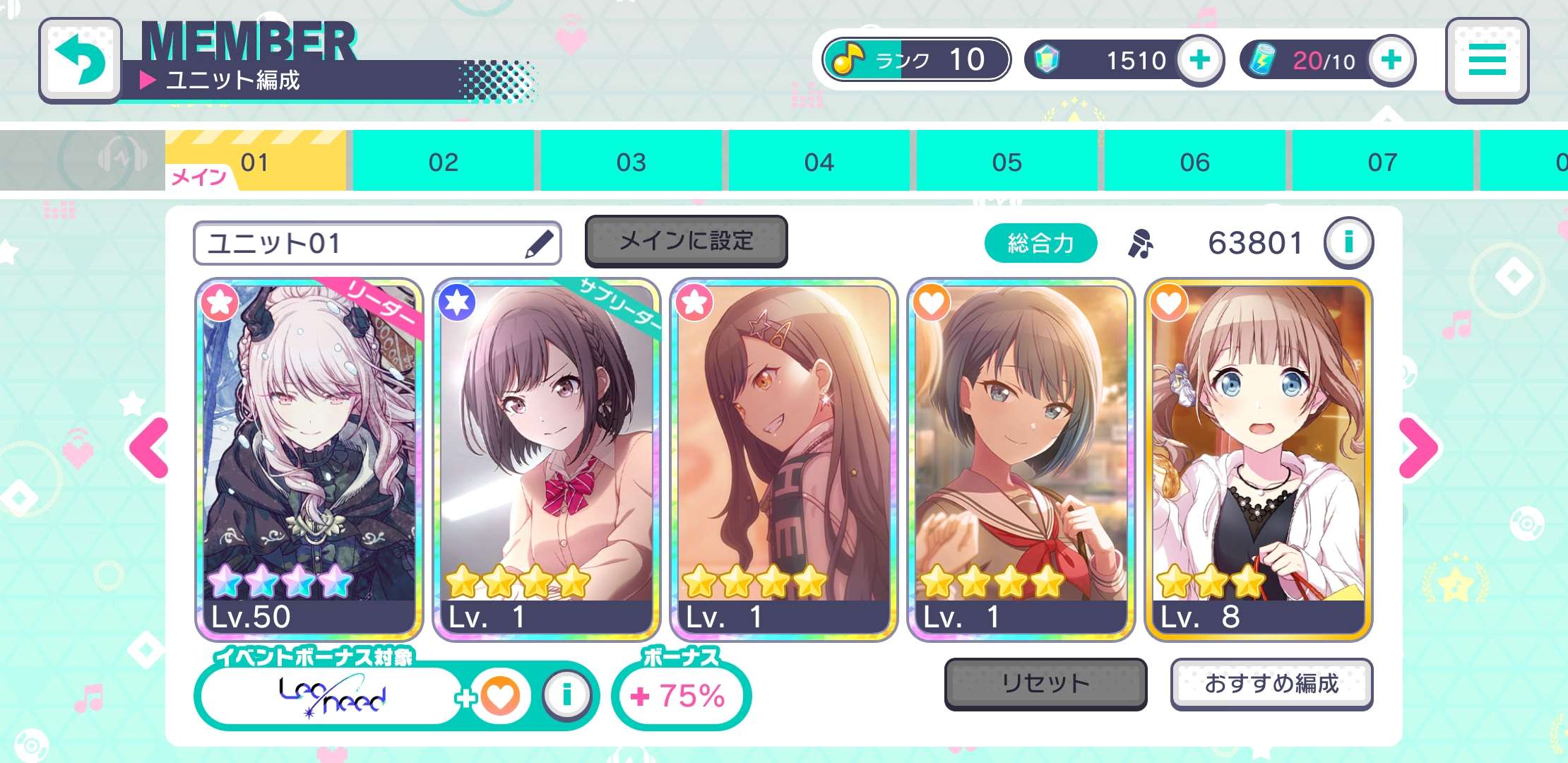The height and width of the screenshot is (763, 1568).
Task: Select the Lv.50 leader card
Action: pos(309,459)
